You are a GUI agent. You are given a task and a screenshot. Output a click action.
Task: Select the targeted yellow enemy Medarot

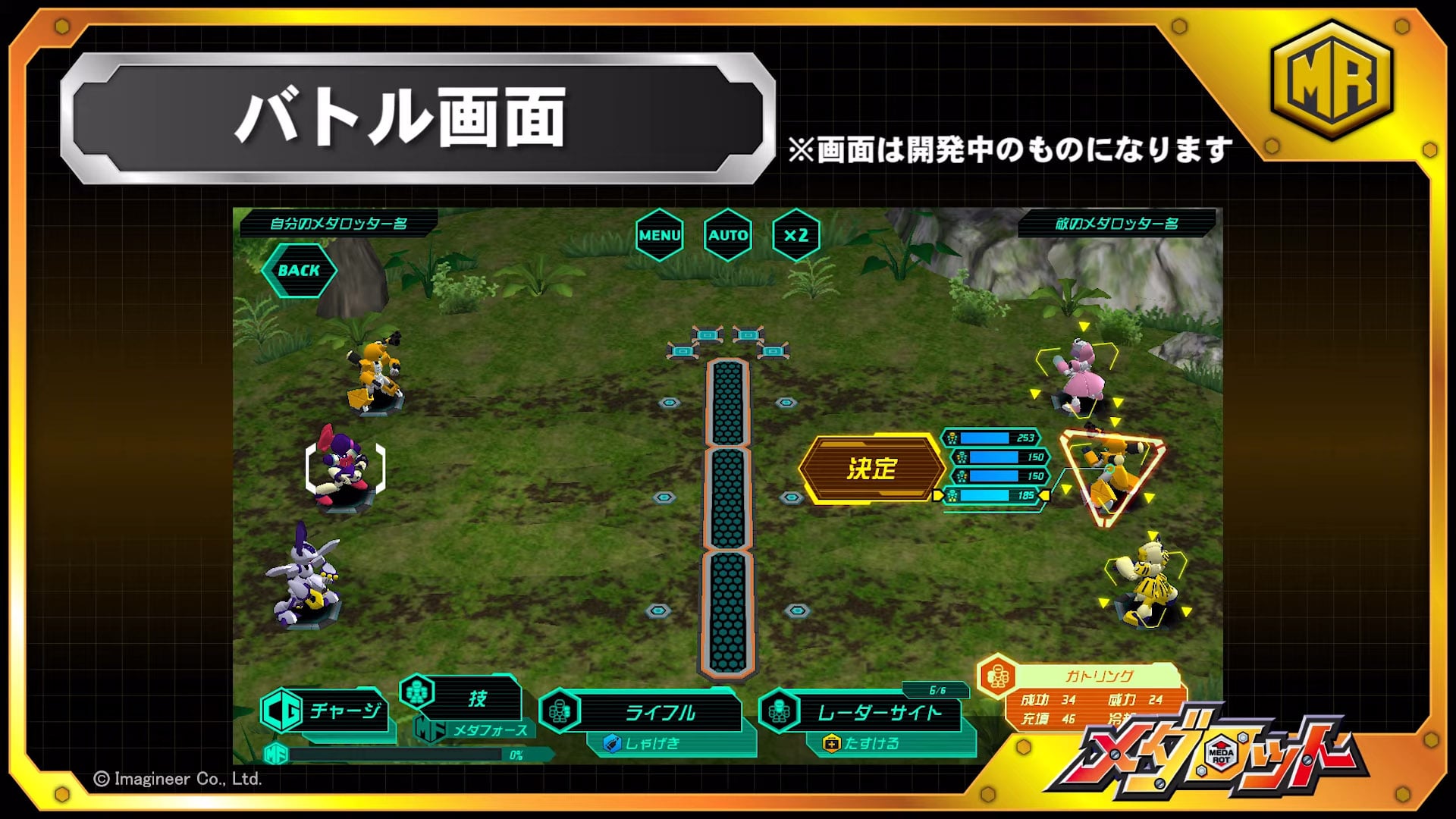1111,466
